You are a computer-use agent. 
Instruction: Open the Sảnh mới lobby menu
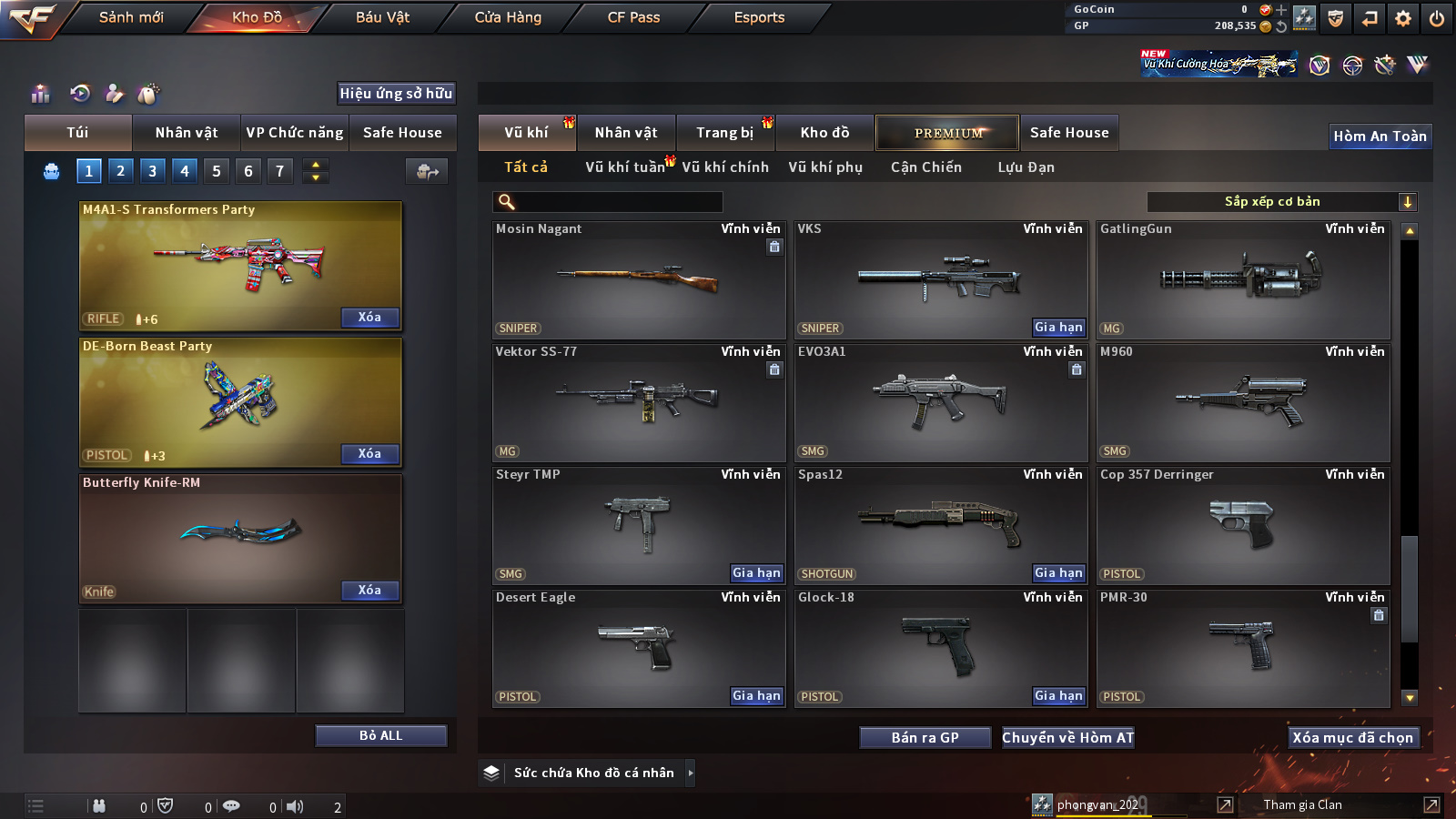pyautogui.click(x=131, y=17)
